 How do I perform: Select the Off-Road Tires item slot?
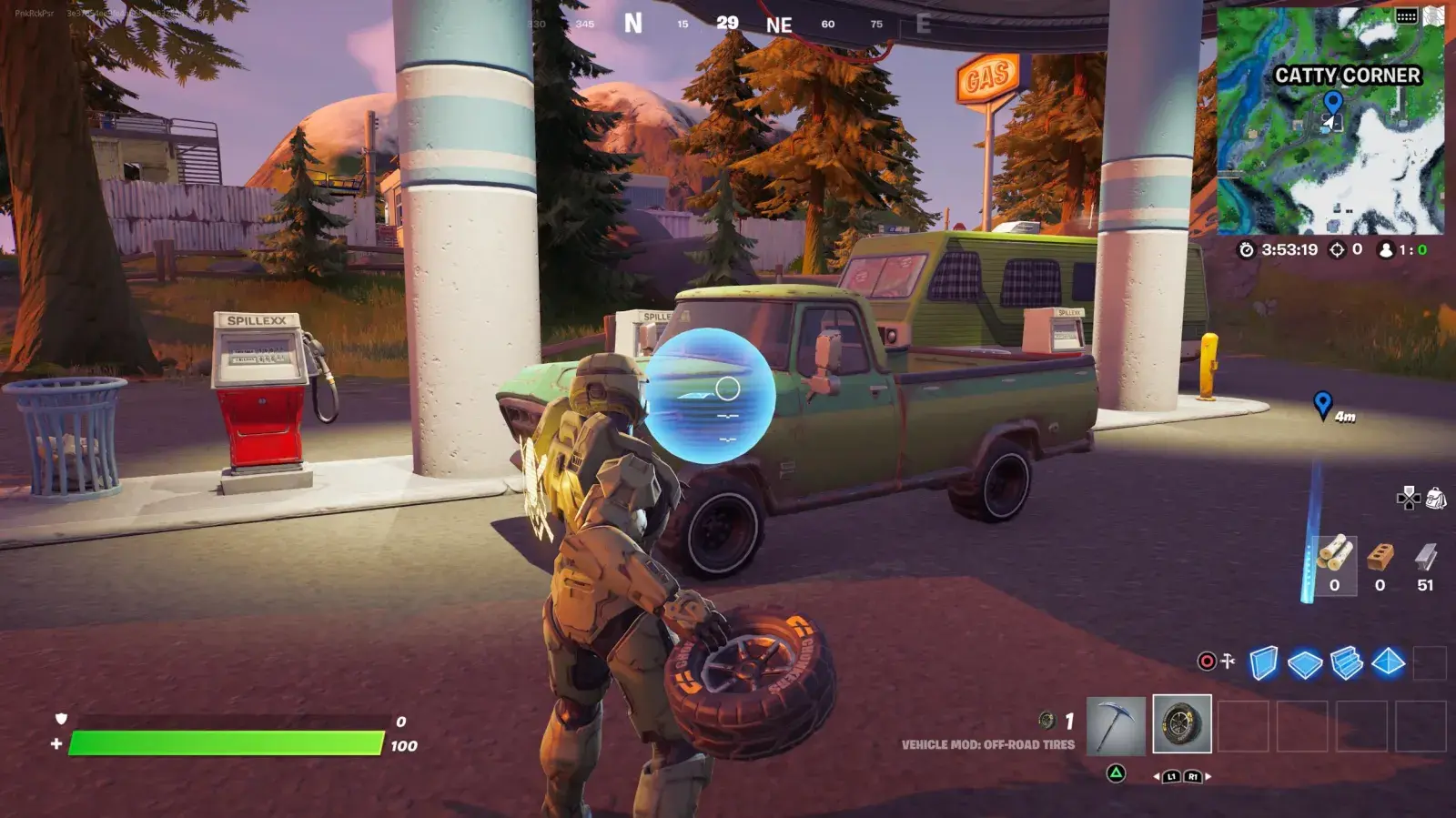(1181, 724)
